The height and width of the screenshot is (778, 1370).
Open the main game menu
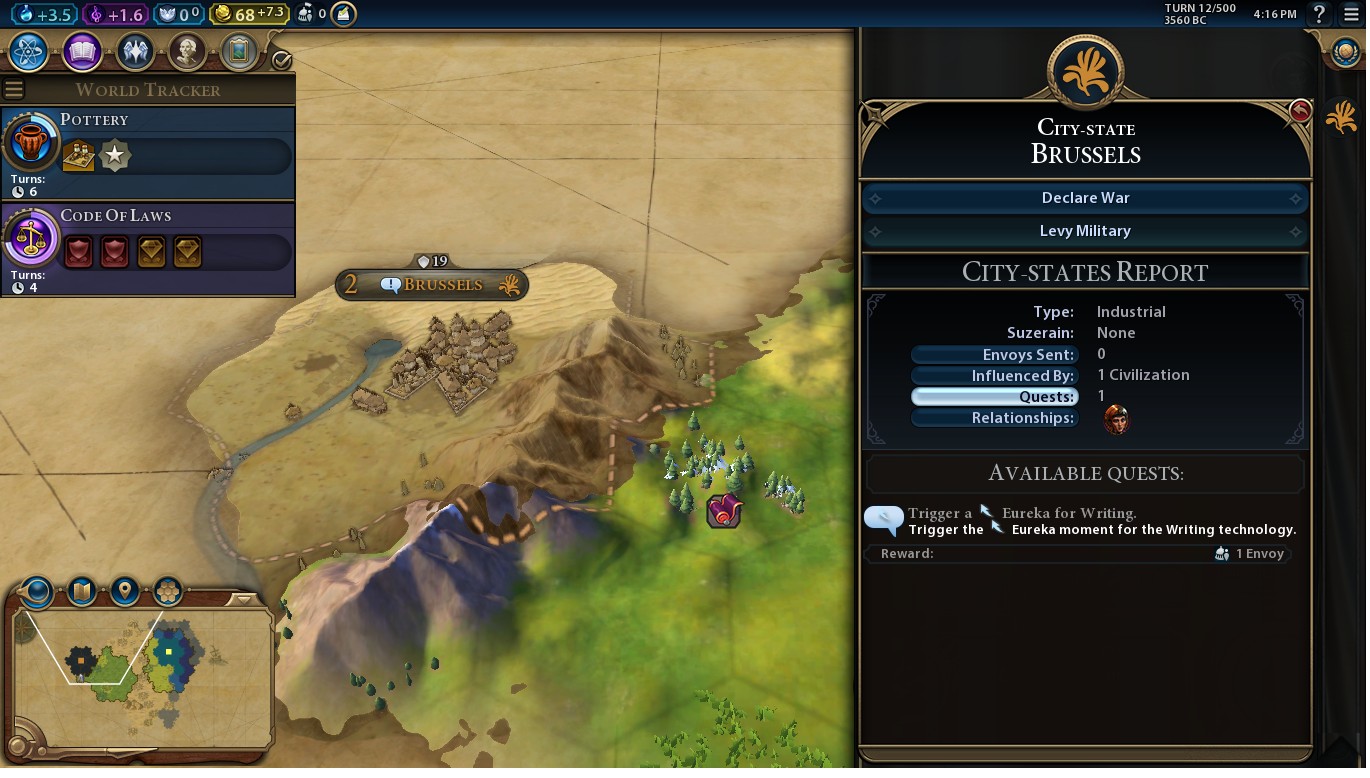click(1351, 14)
